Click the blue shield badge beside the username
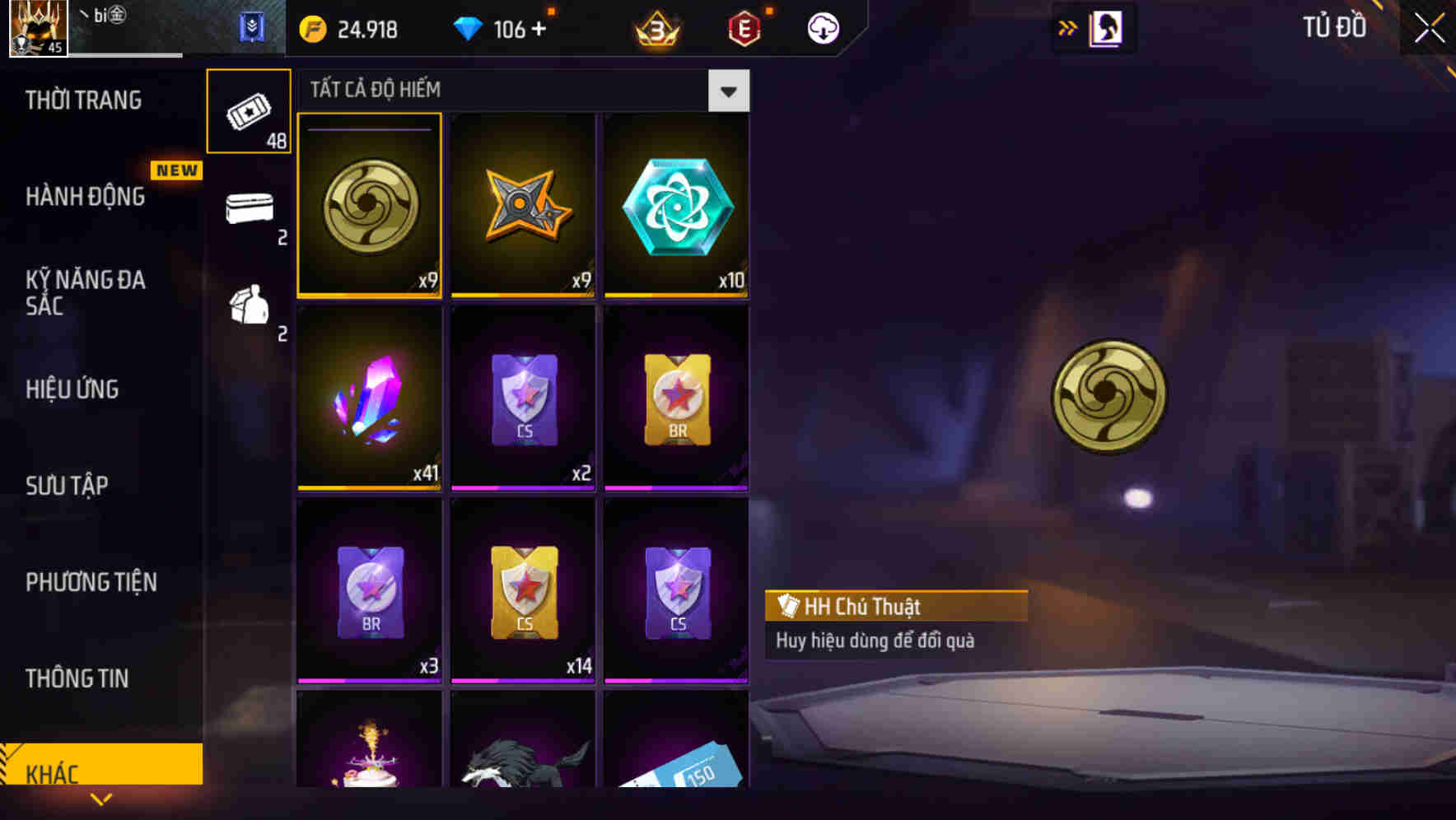 (x=253, y=27)
